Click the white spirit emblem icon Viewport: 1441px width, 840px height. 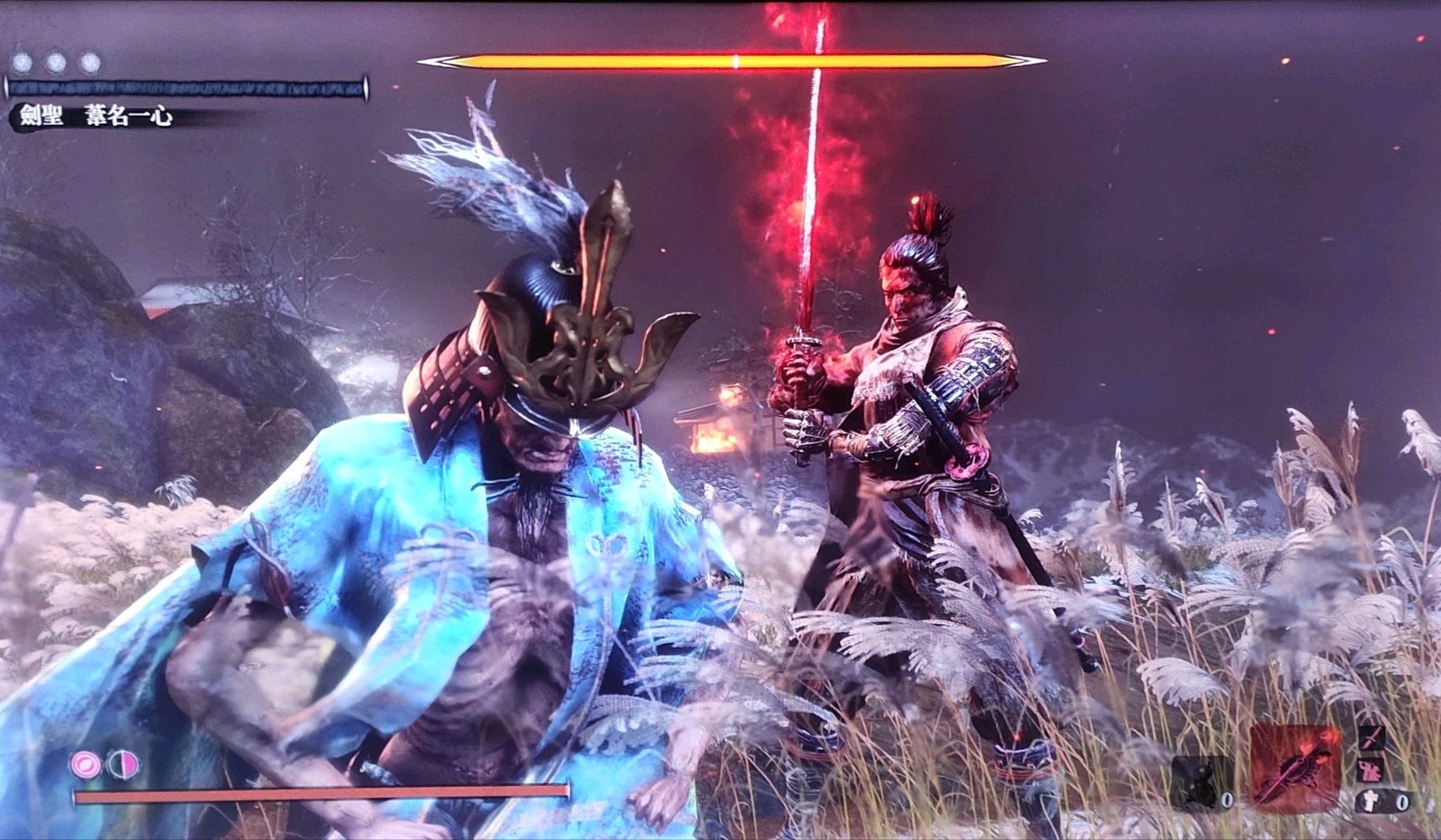pyautogui.click(x=1370, y=801)
